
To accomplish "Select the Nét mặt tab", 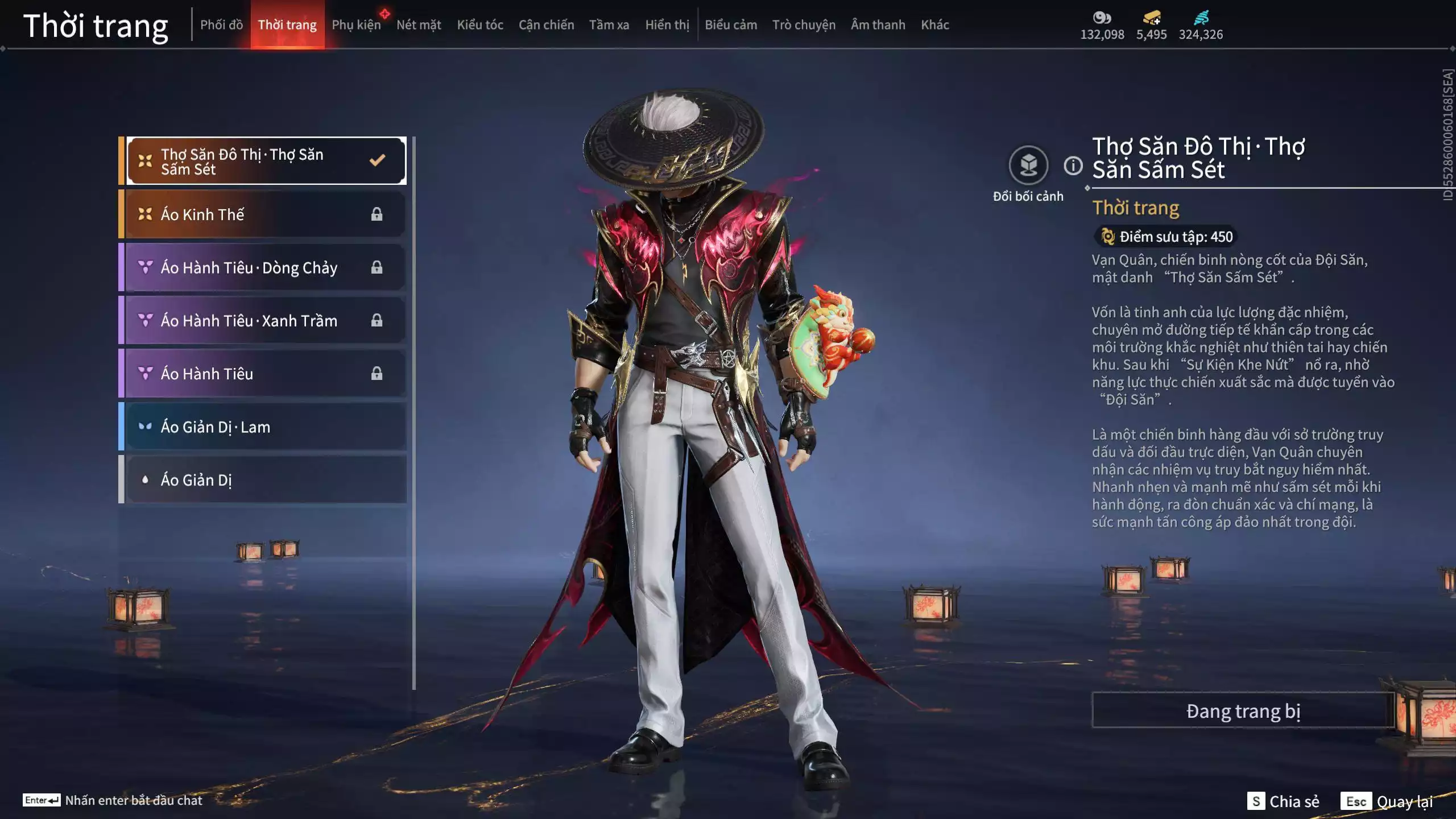I will 419,25.
